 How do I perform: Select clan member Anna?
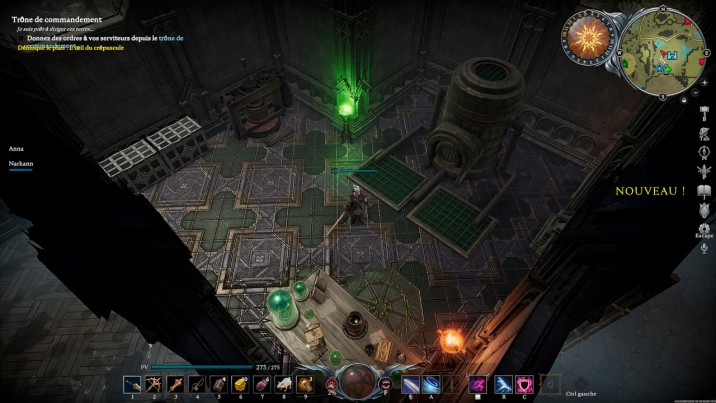coord(16,148)
